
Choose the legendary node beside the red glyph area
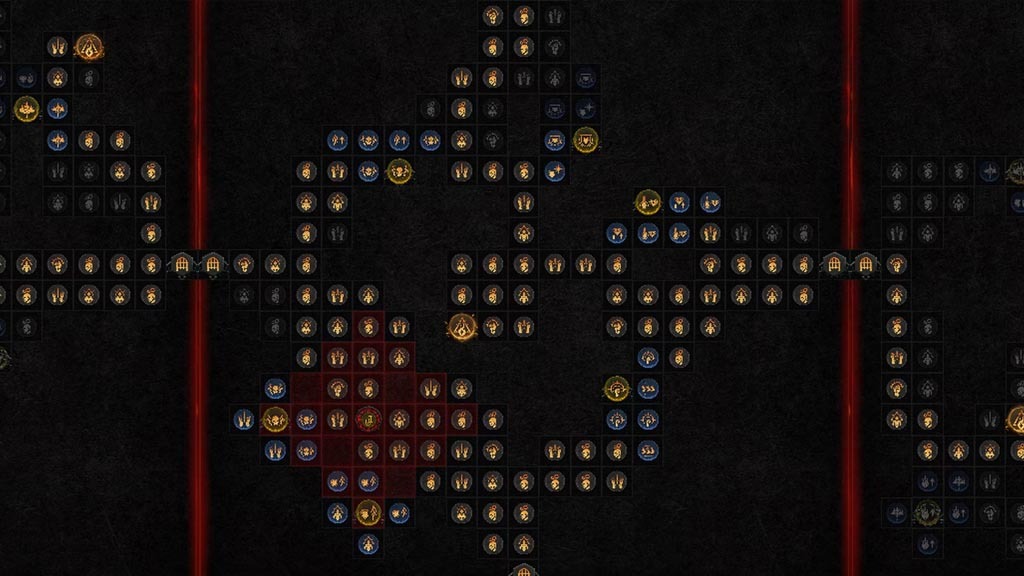(461, 326)
